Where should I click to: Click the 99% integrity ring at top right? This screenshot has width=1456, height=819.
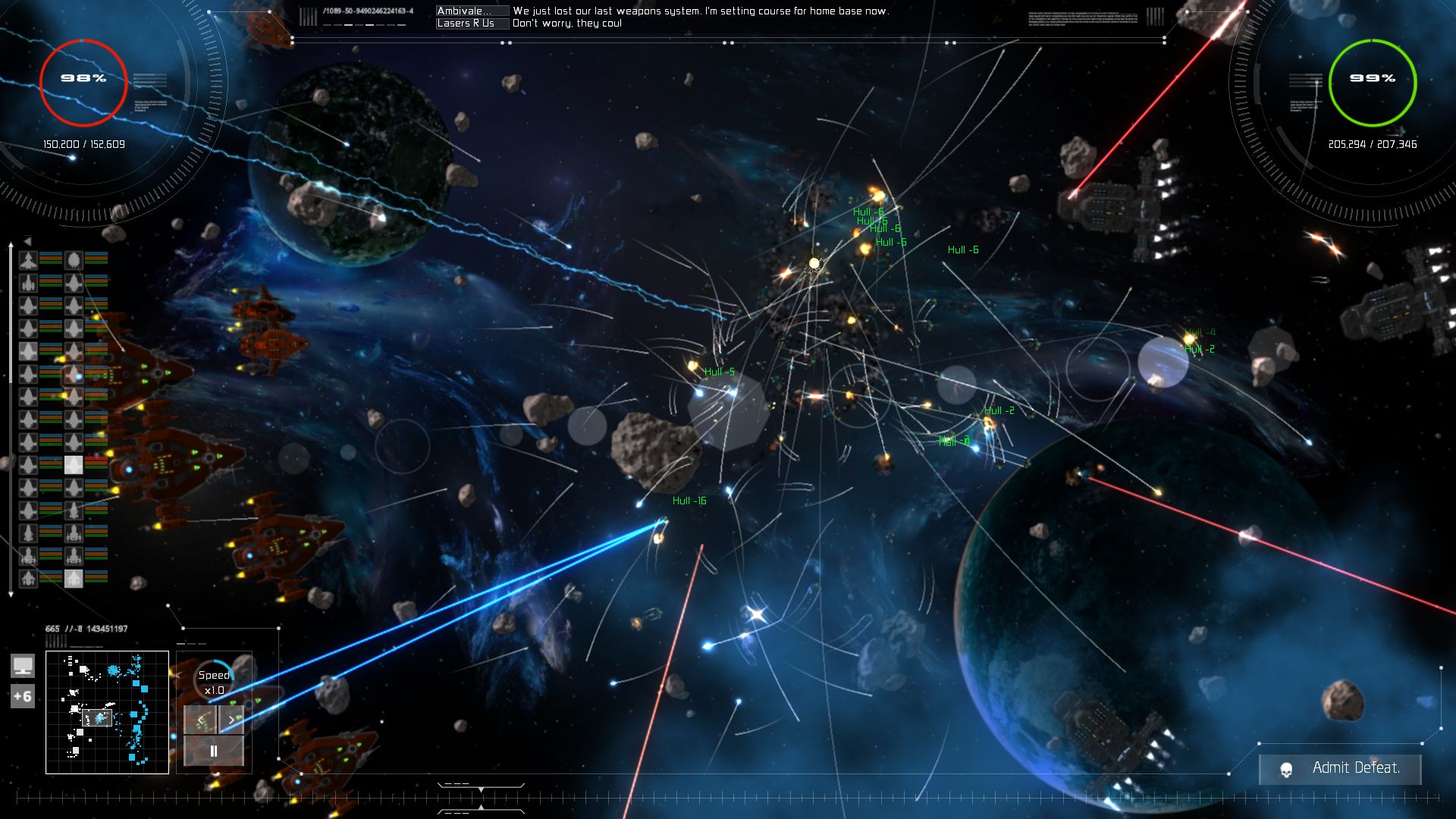(1373, 77)
